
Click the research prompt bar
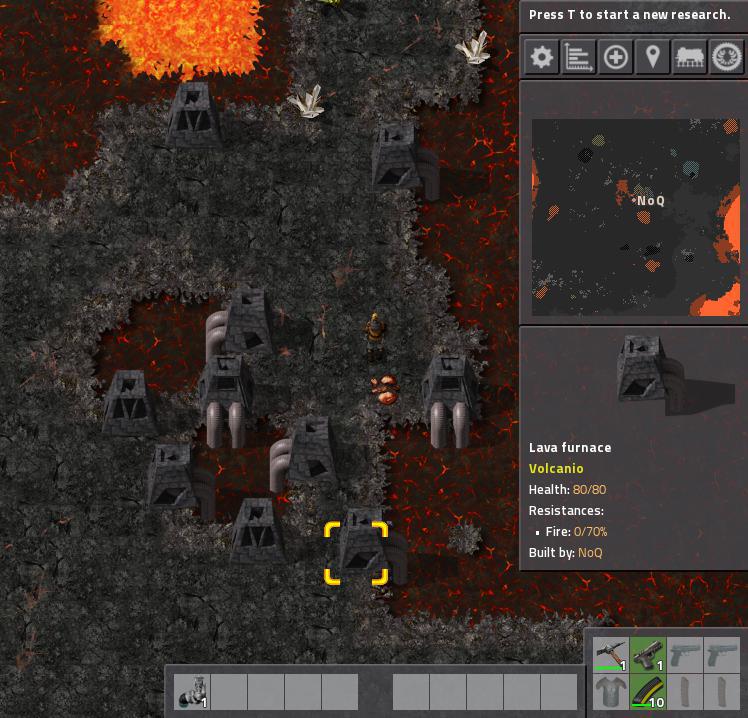coord(630,15)
